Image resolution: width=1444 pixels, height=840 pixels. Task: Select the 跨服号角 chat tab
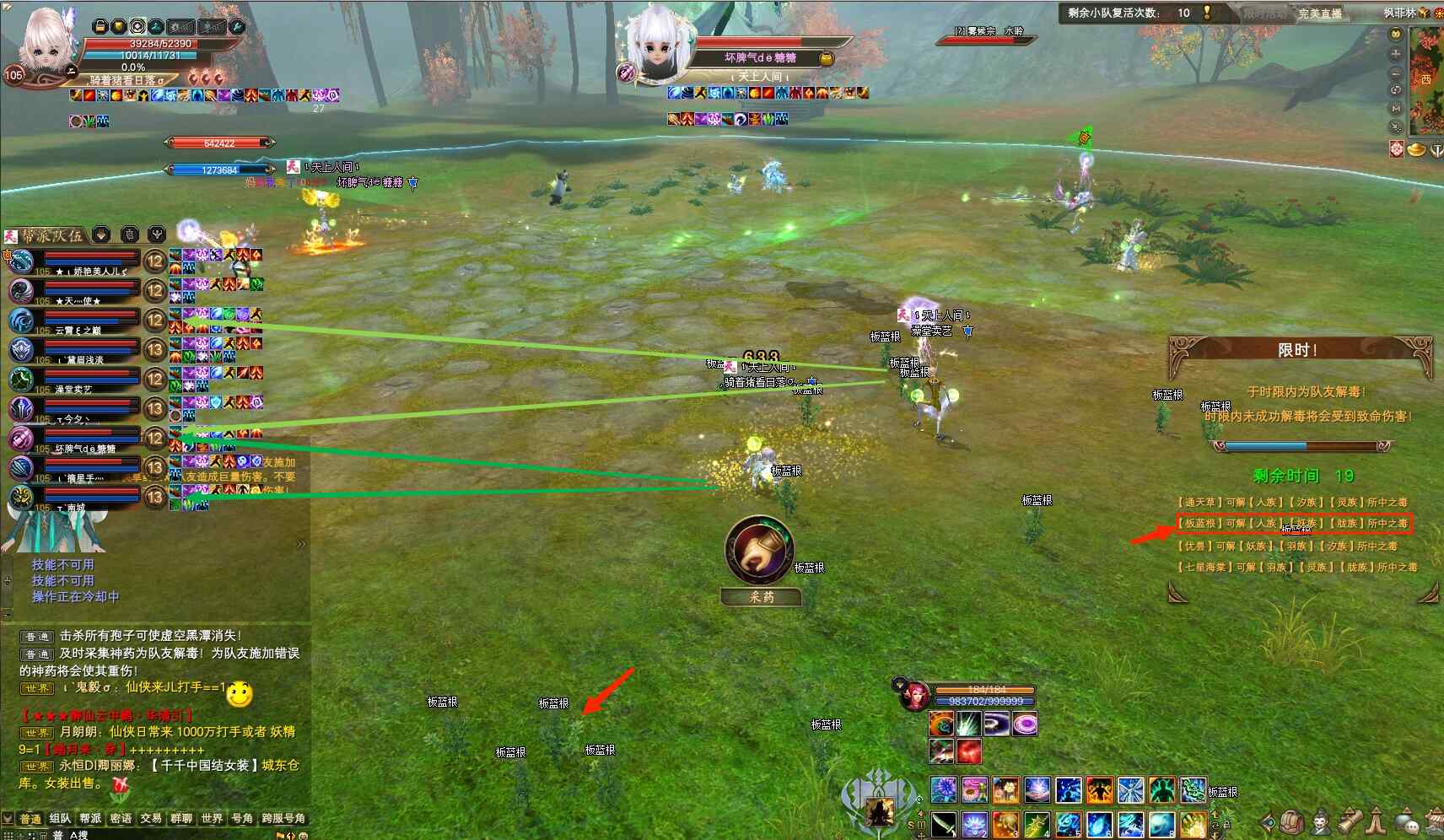(283, 818)
